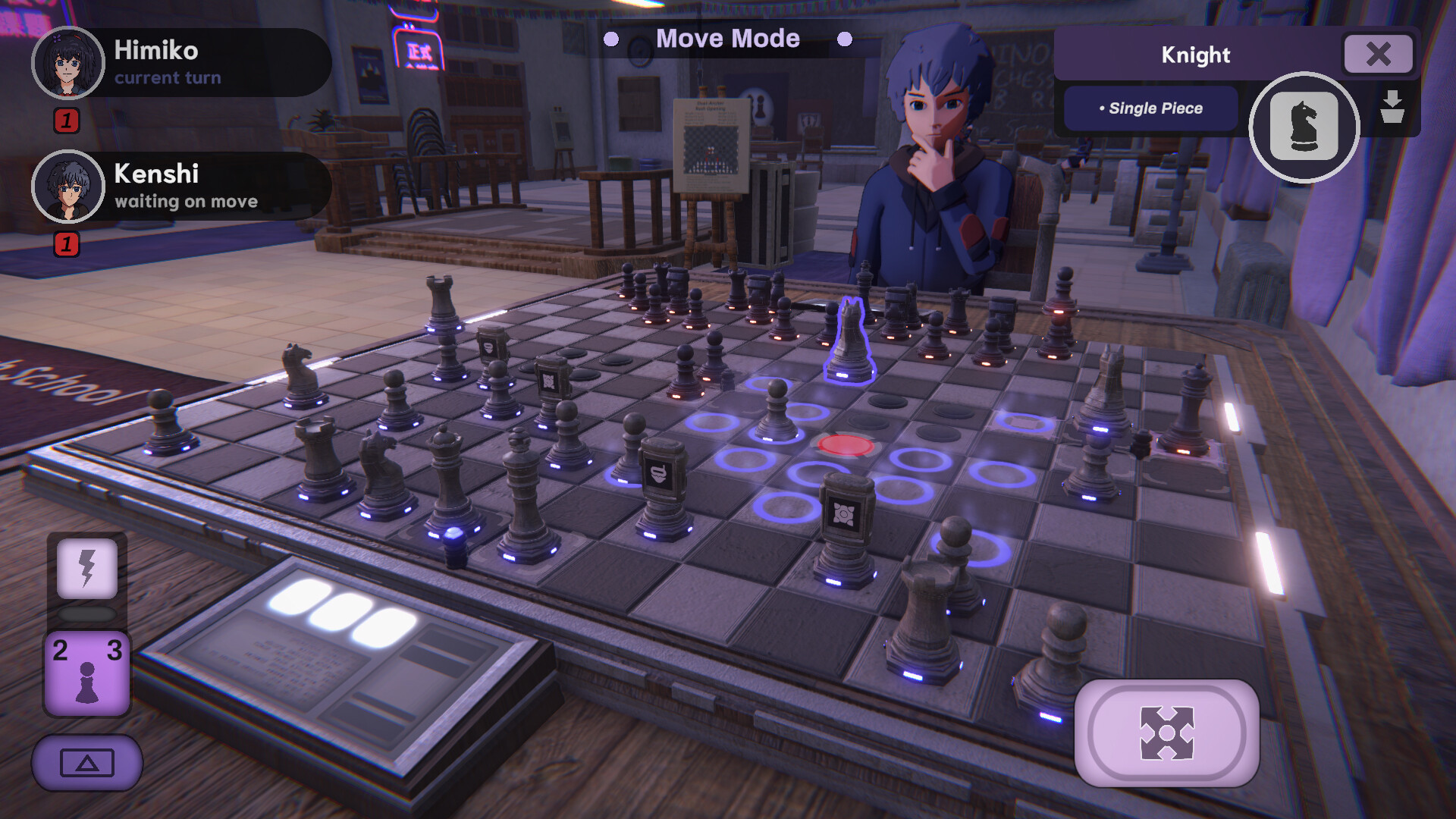Select the Knight title bar in the piece panel

tap(1195, 55)
